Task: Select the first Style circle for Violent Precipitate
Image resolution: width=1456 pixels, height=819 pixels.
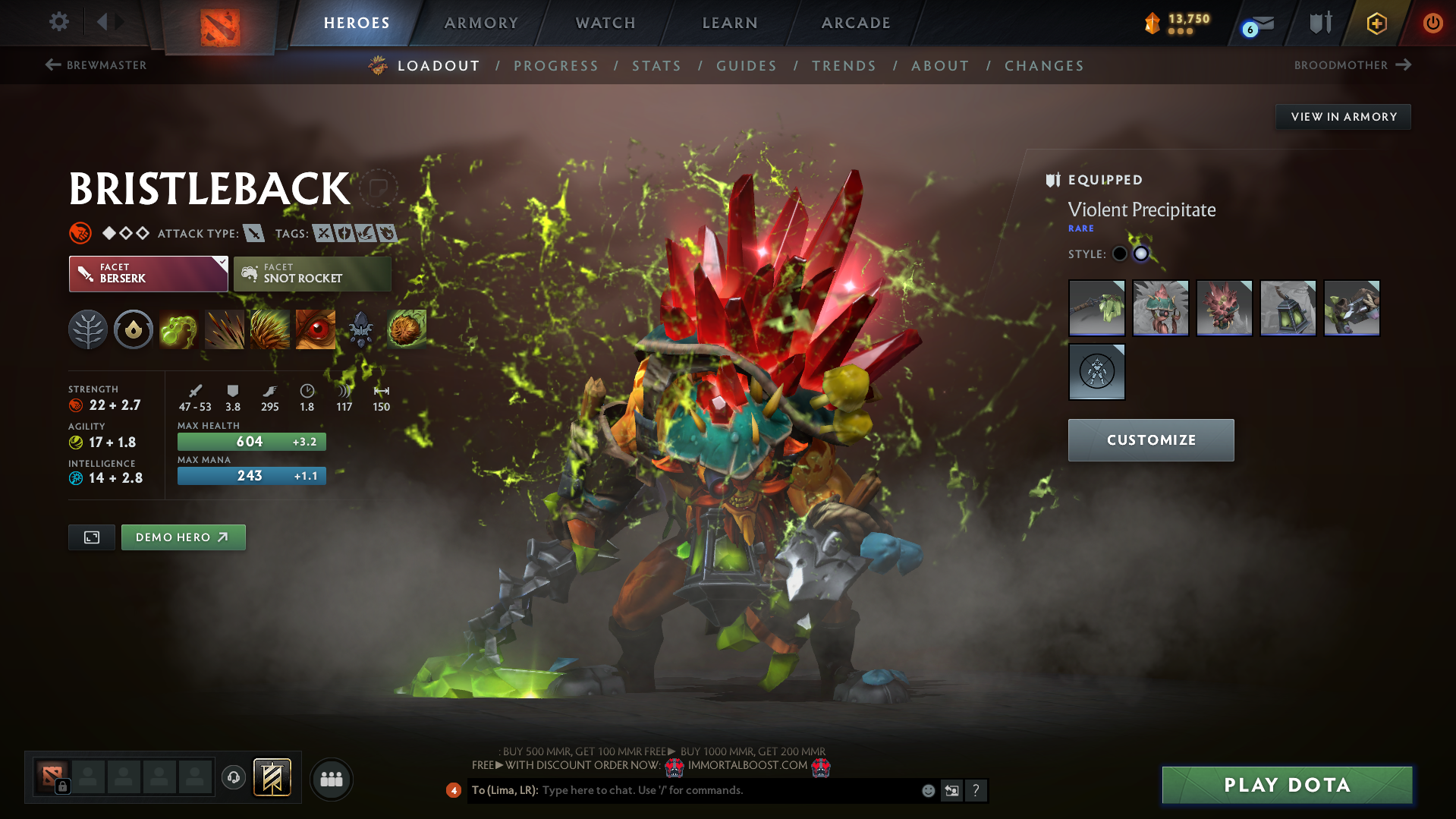Action: pyautogui.click(x=1119, y=254)
